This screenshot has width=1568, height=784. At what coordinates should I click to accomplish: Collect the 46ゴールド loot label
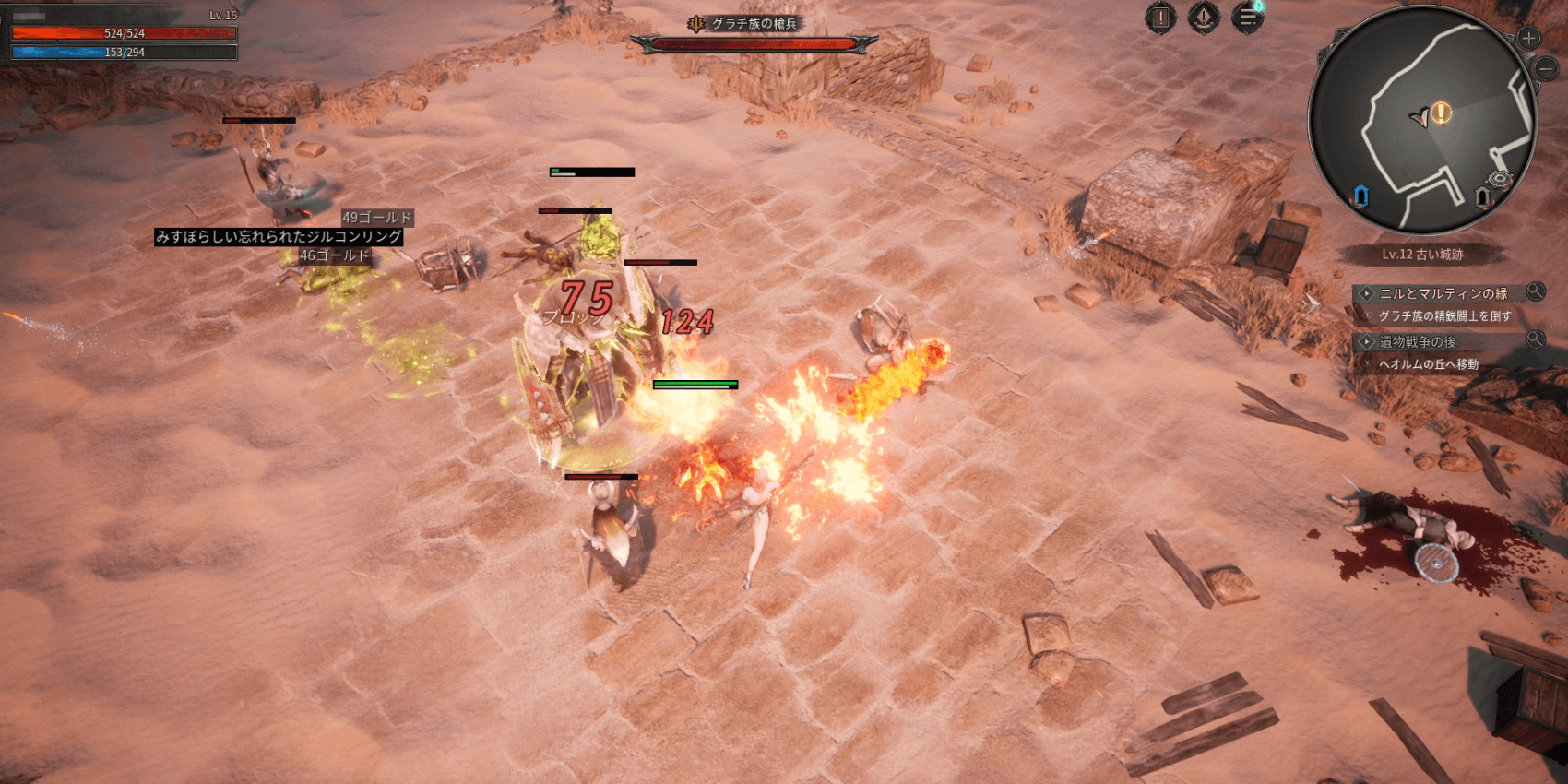pyautogui.click(x=334, y=255)
